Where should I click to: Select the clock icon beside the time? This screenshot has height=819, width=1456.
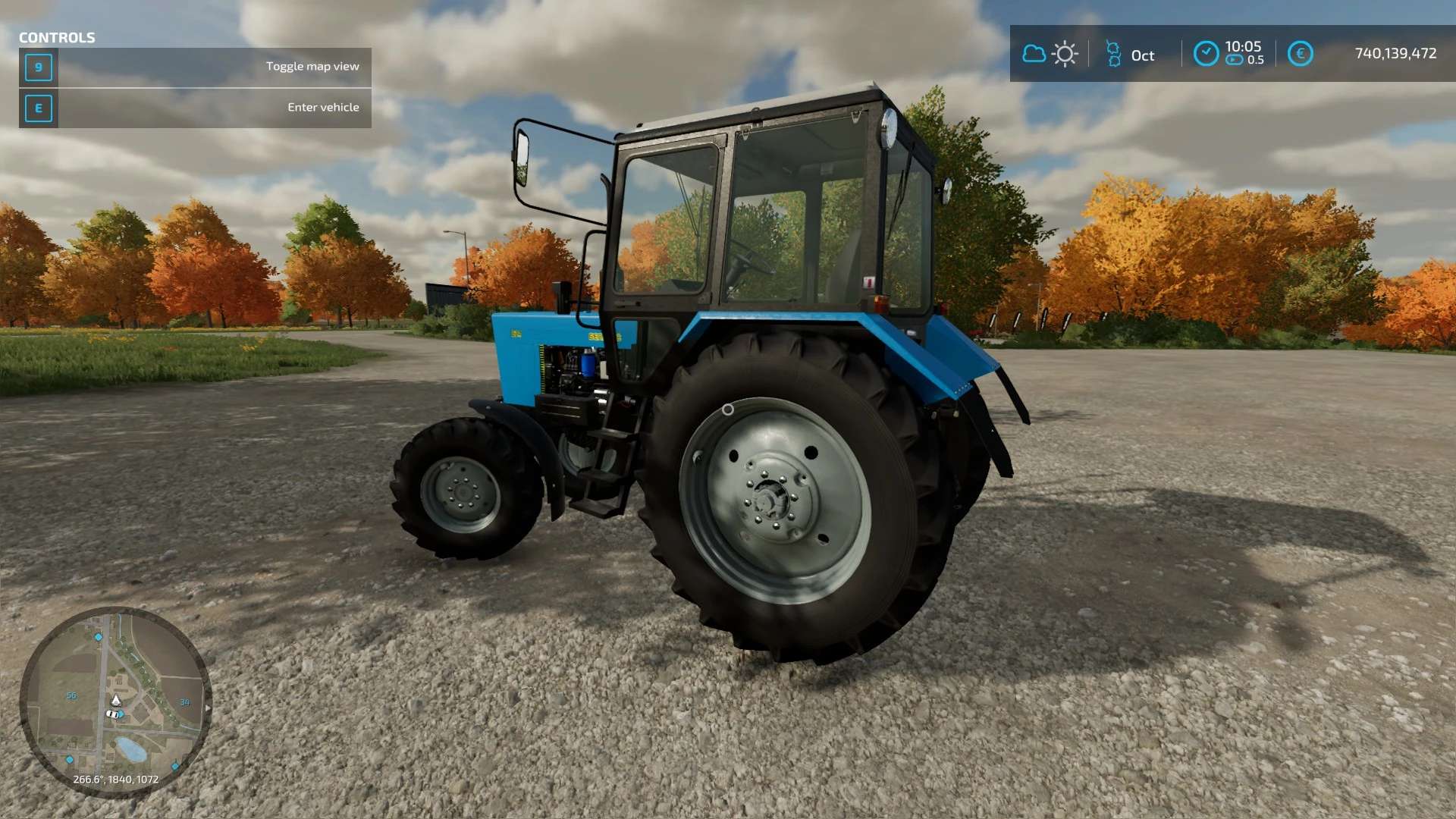[x=1206, y=54]
